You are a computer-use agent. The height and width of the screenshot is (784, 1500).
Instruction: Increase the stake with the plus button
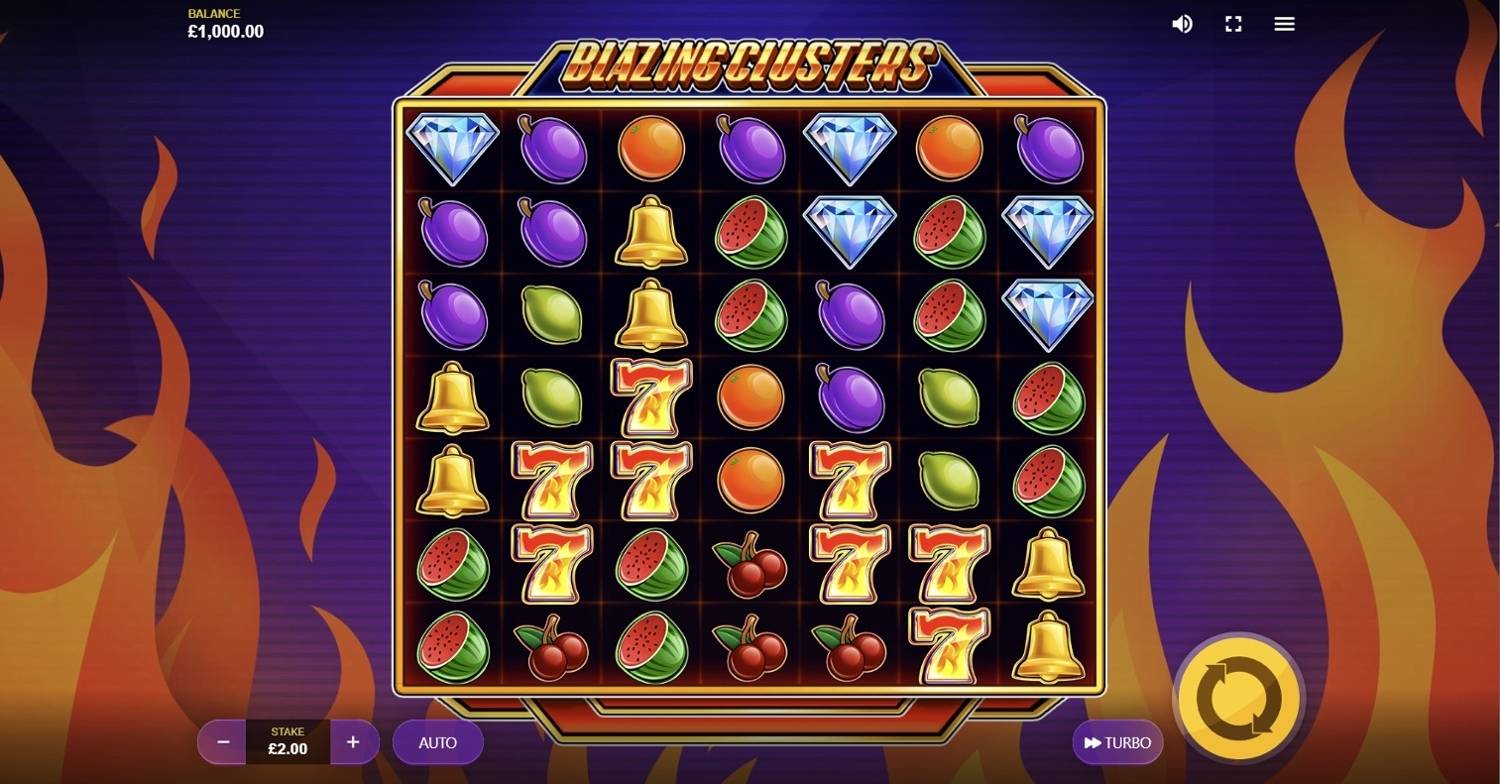pos(353,743)
